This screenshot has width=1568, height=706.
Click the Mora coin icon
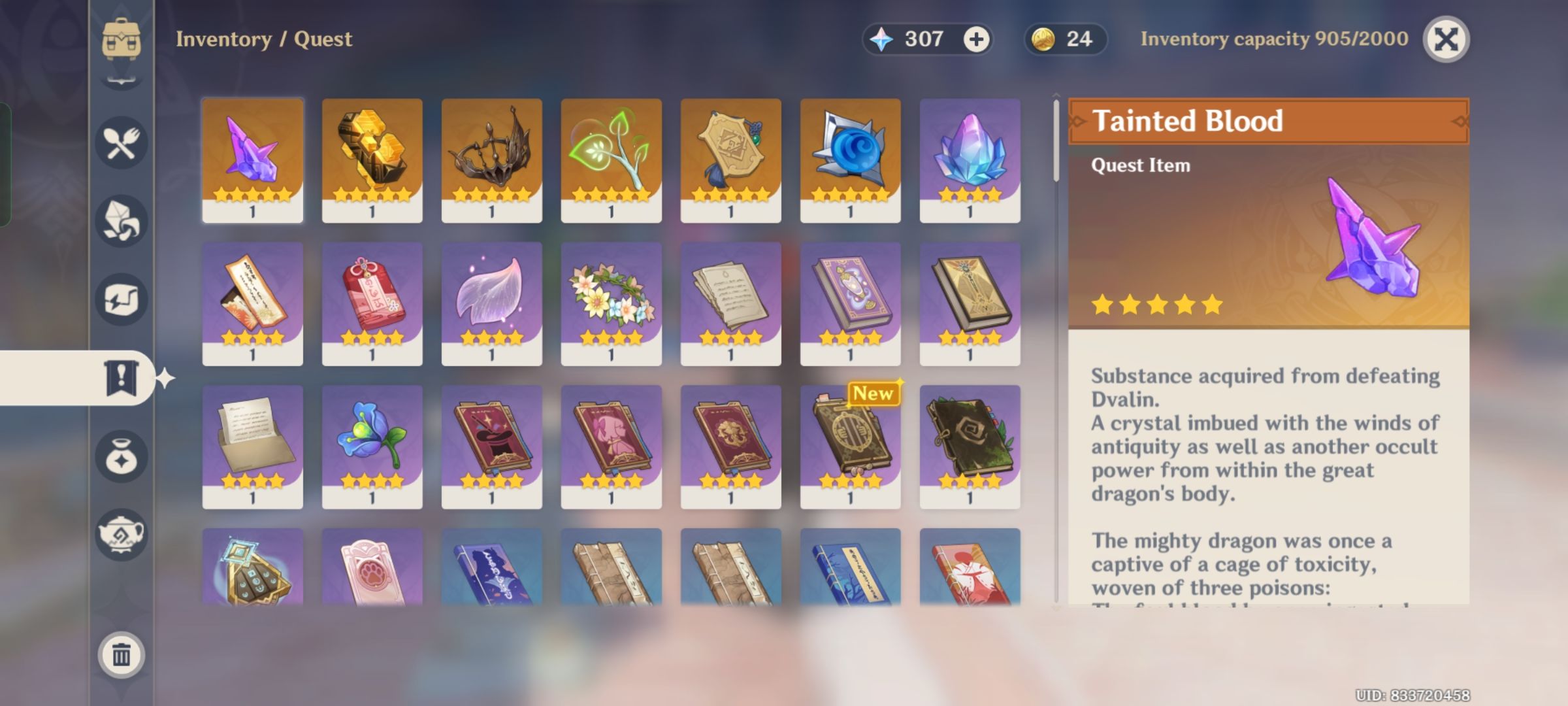[x=1043, y=39]
